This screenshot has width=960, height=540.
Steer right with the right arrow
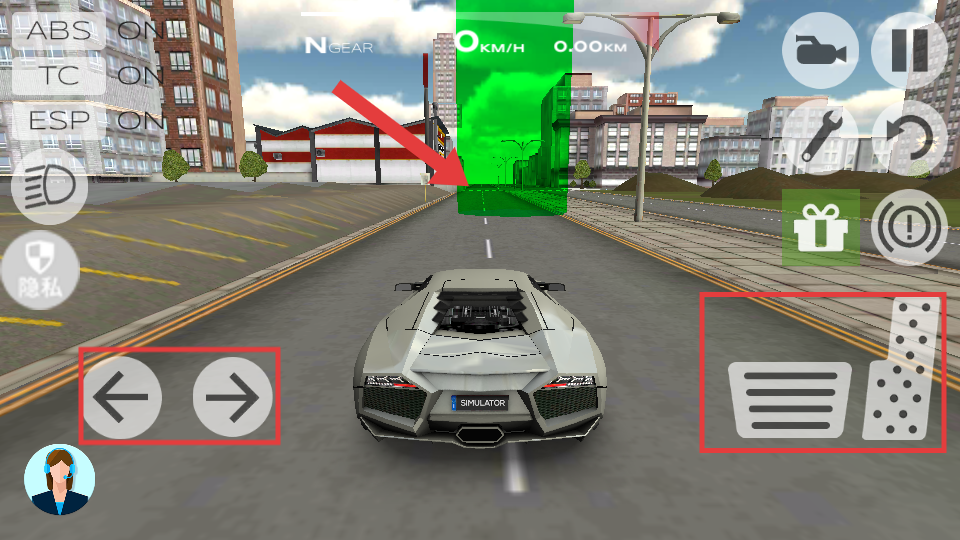click(232, 397)
